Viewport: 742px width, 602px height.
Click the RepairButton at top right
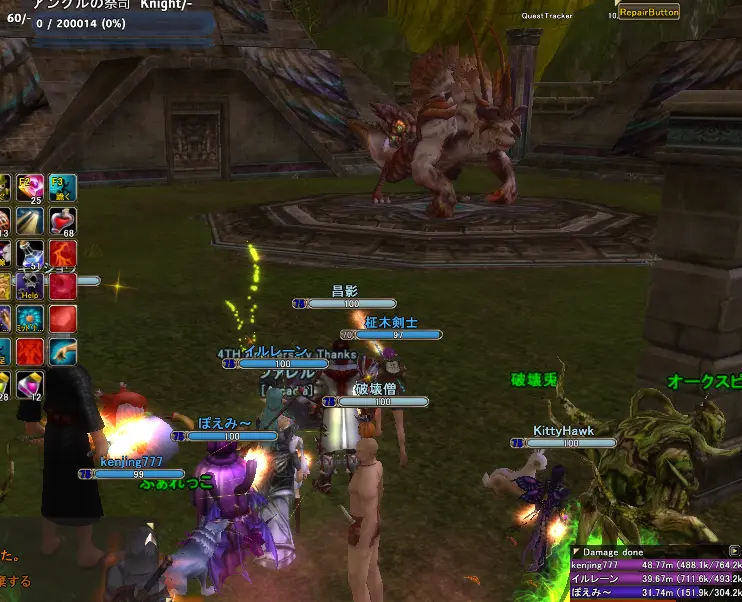coord(649,12)
